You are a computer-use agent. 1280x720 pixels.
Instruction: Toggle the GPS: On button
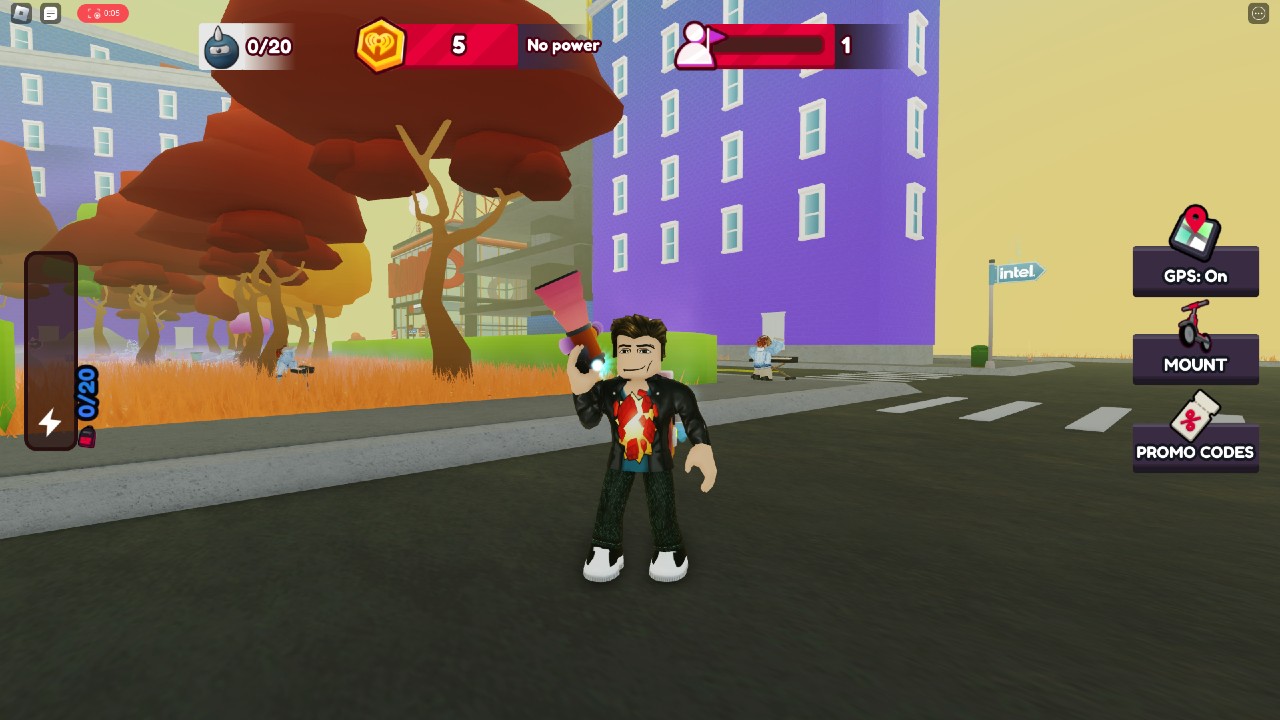(1195, 272)
